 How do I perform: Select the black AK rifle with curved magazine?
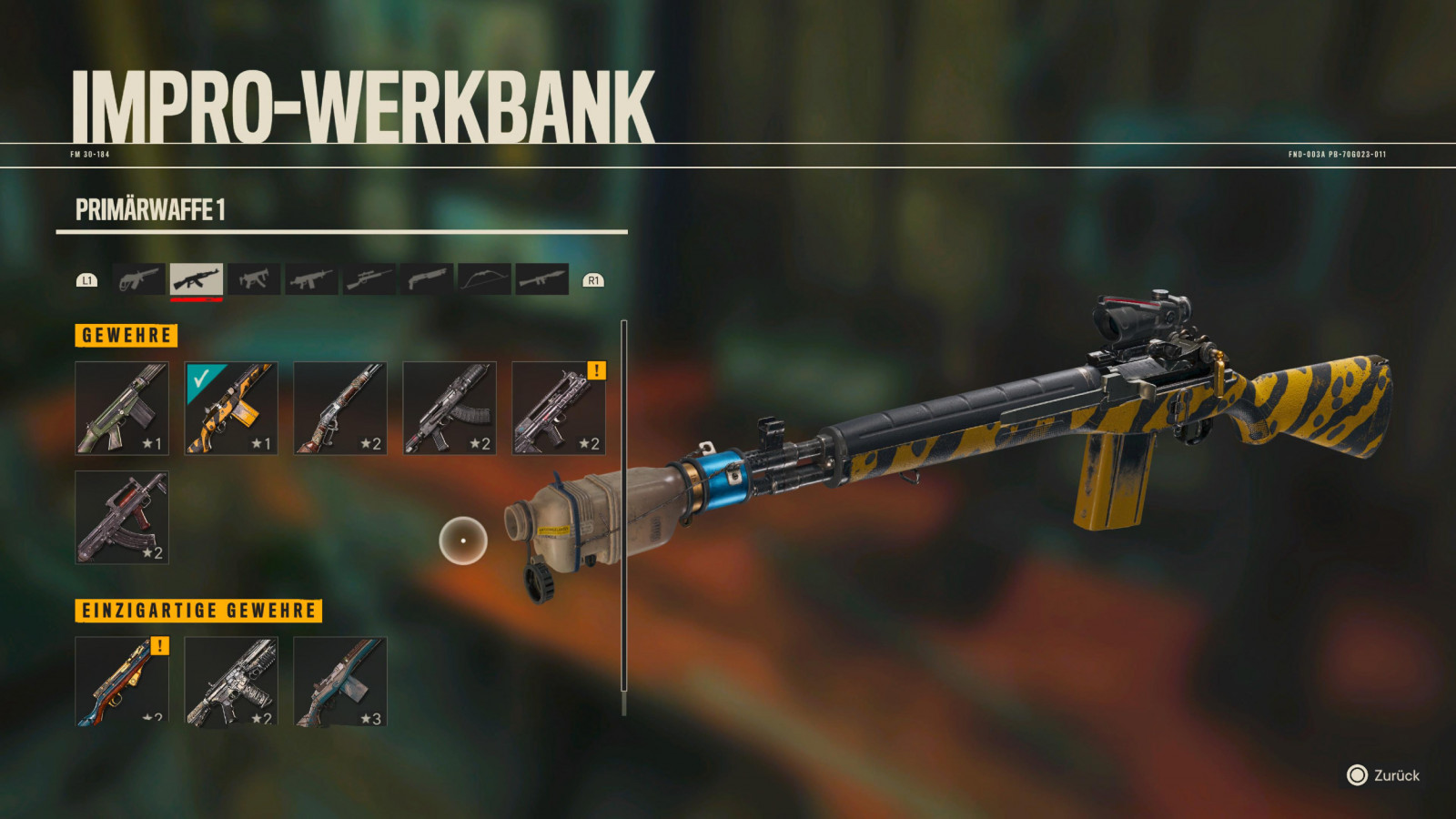(x=450, y=408)
